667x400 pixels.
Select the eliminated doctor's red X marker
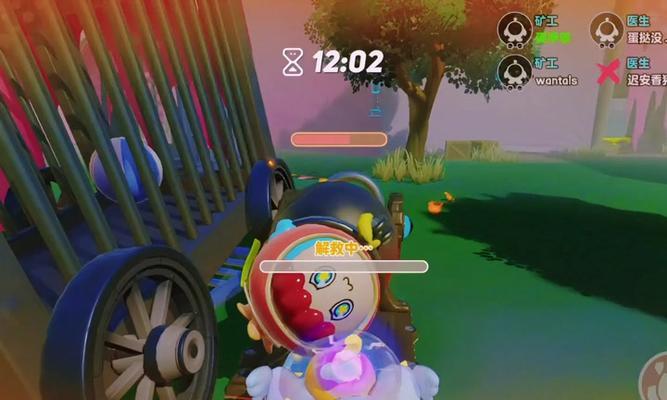(606, 72)
